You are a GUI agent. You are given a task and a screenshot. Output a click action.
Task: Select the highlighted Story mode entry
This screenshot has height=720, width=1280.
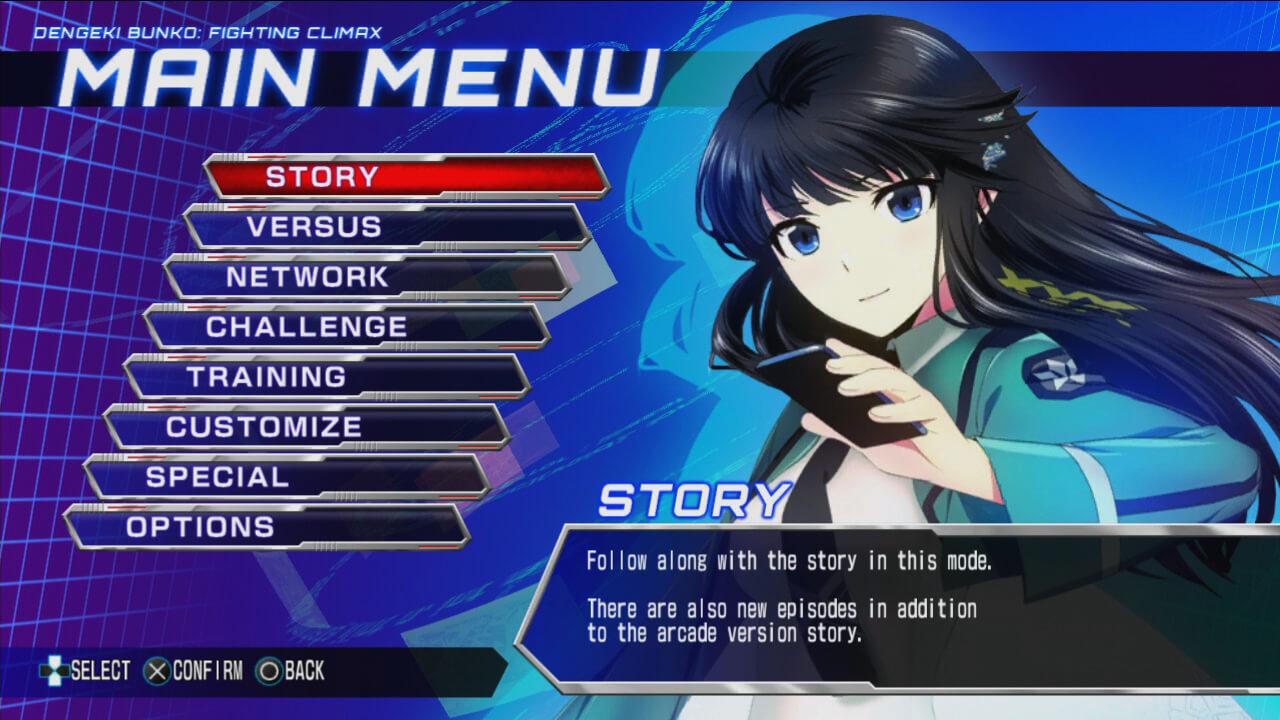(406, 177)
